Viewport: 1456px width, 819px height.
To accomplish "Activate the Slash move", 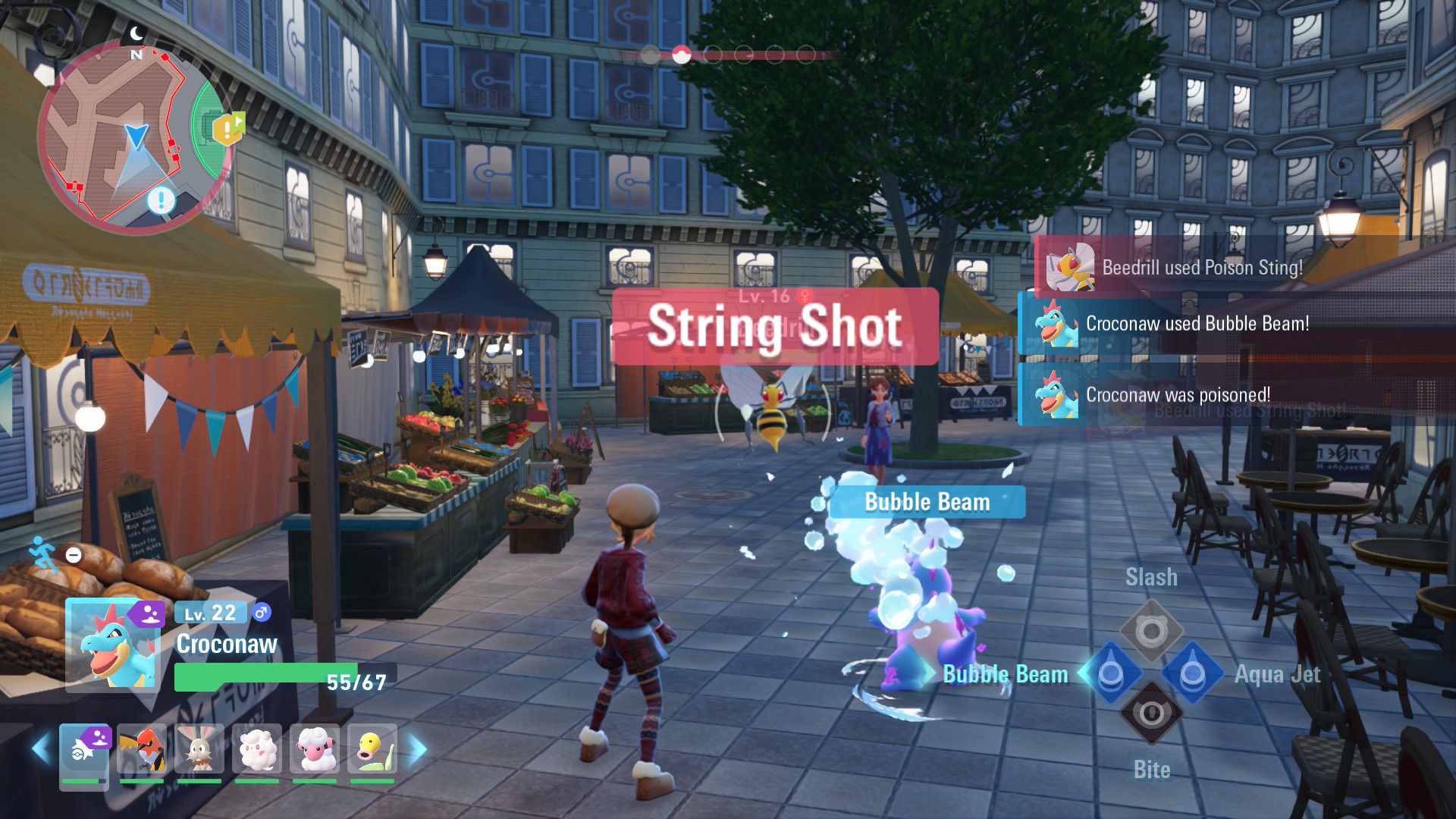I will pyautogui.click(x=1151, y=631).
